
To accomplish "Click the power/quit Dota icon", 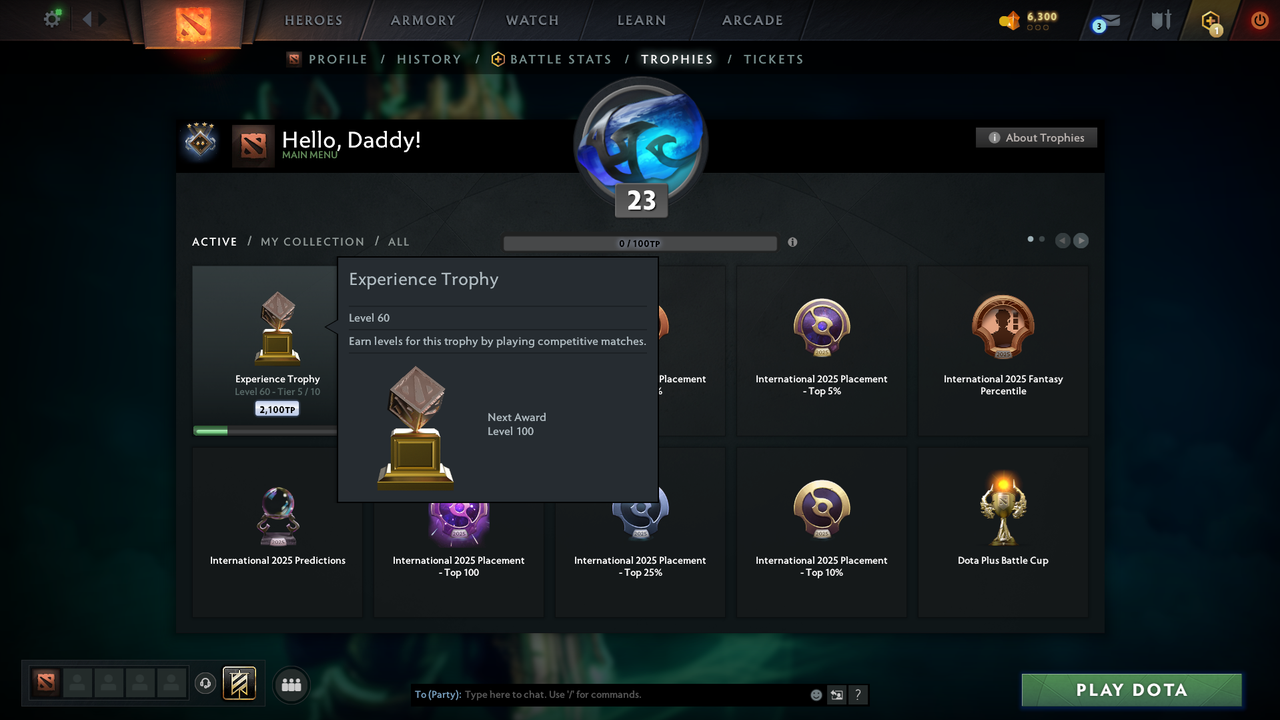I will click(1259, 19).
